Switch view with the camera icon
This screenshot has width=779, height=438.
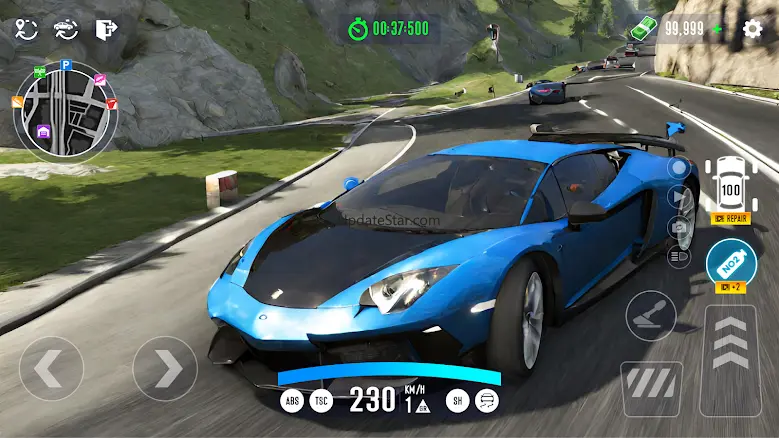point(679,227)
